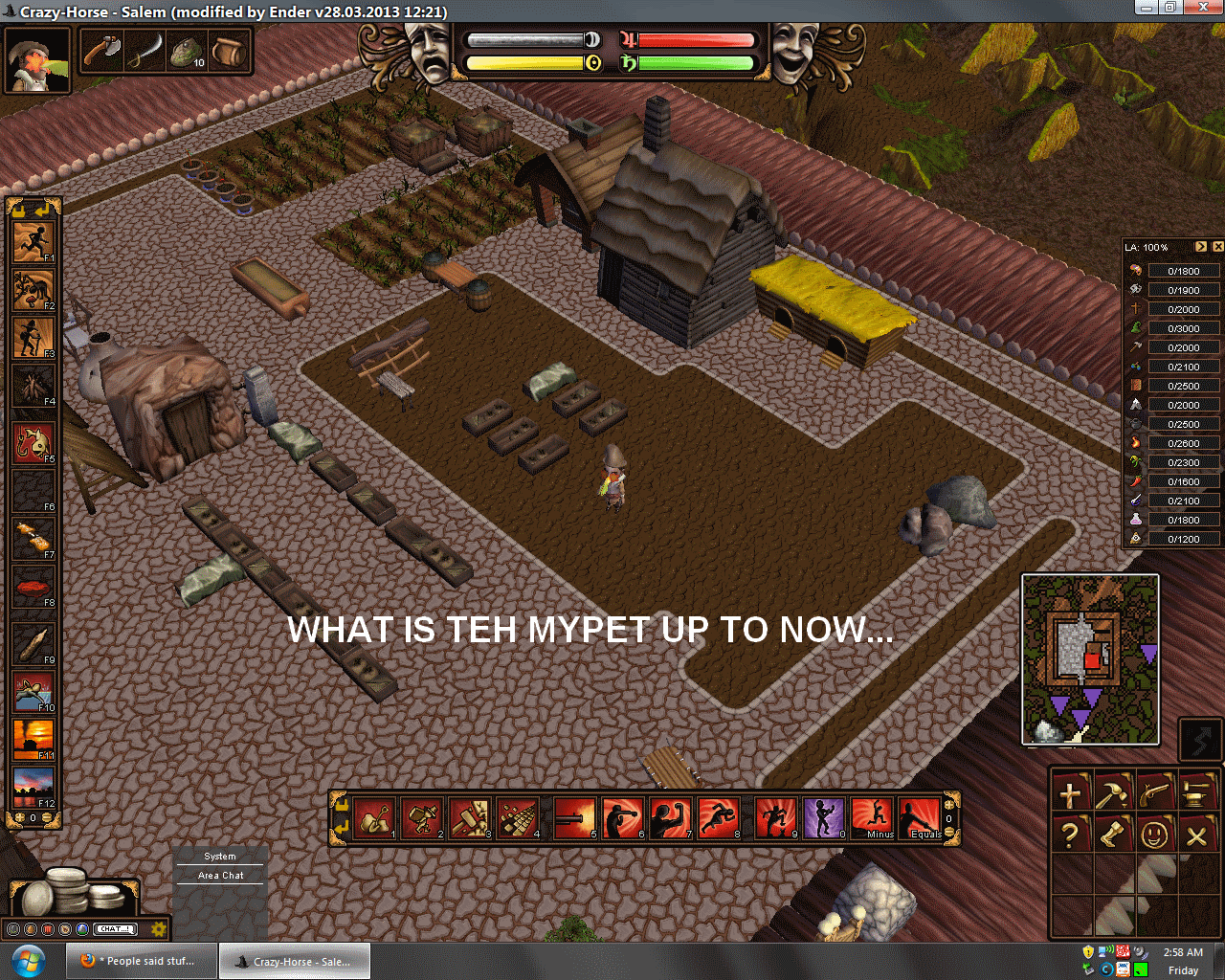Activate the F11 sunset icon

(x=33, y=739)
